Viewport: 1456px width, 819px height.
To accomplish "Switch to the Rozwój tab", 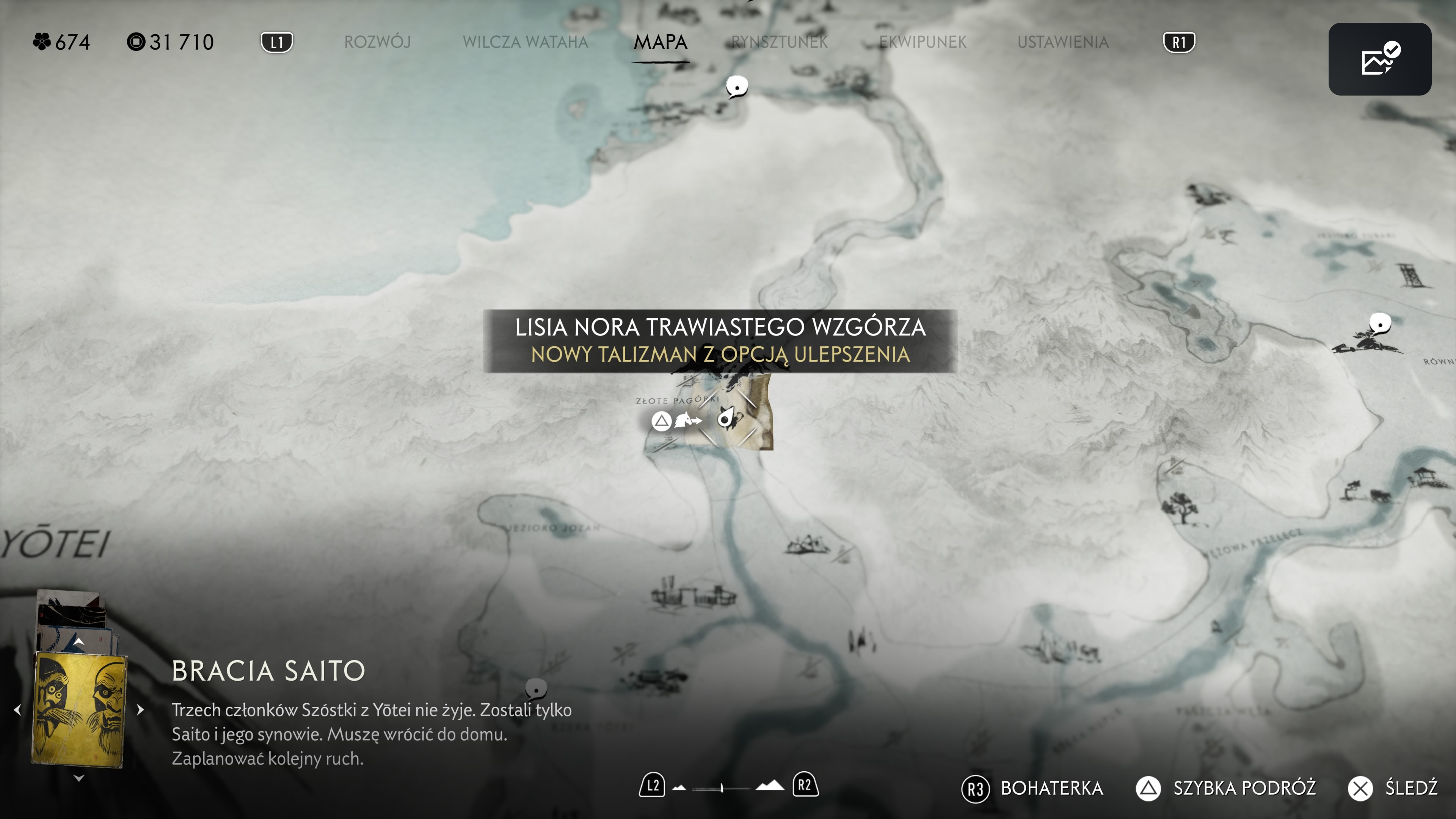I will point(377,42).
